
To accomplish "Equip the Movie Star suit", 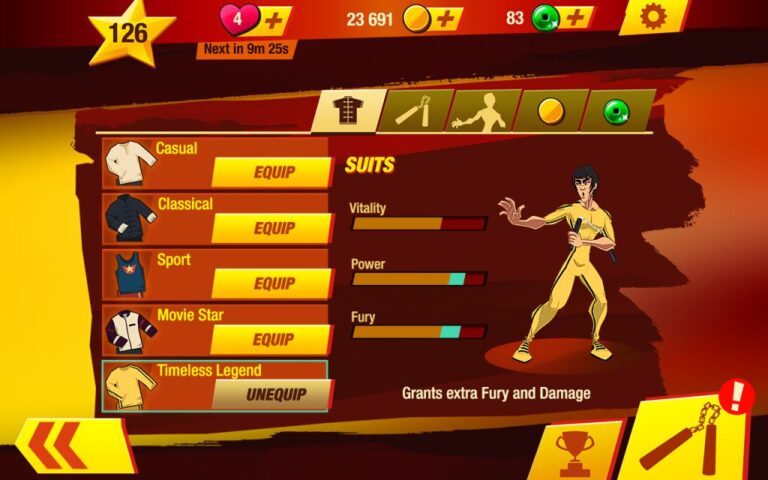I will [x=272, y=340].
